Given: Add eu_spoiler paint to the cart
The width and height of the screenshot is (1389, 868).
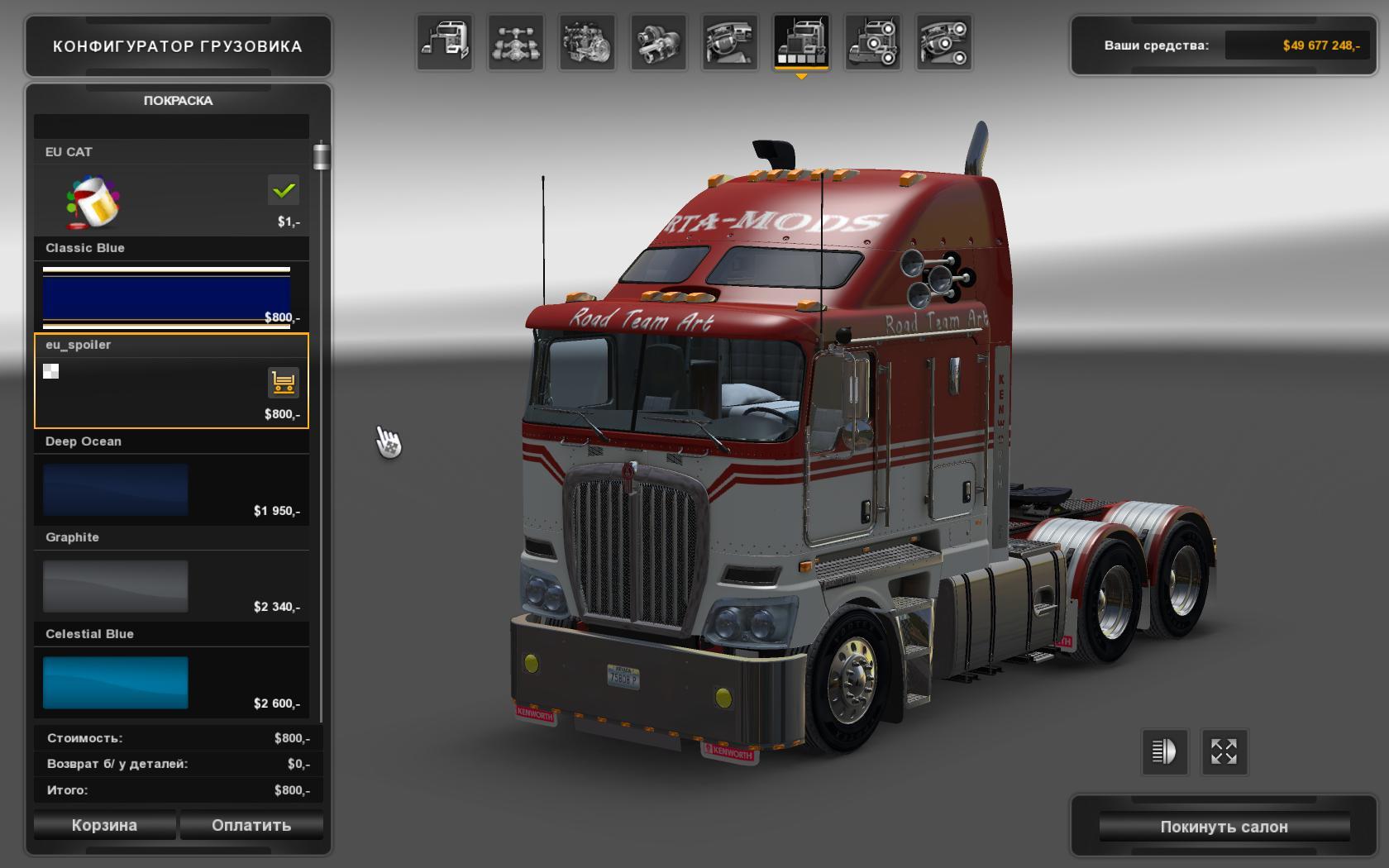Looking at the screenshot, I should [283, 383].
